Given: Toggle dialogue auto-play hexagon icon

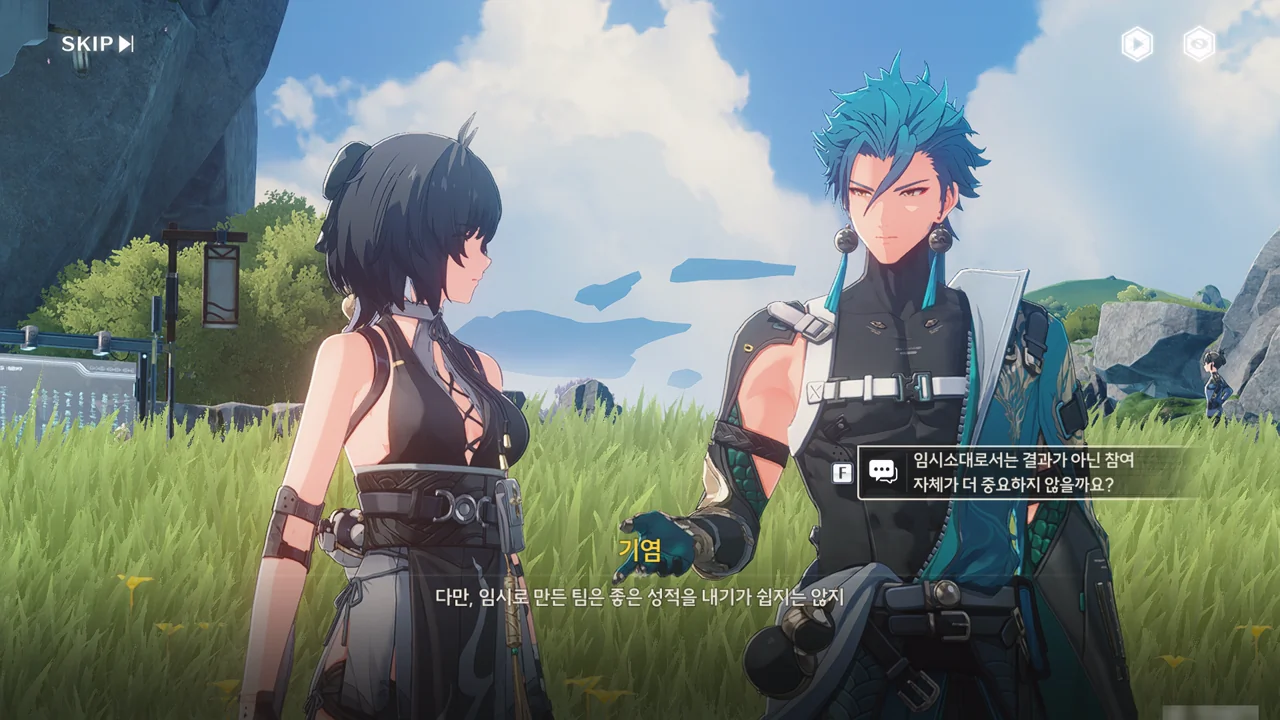Looking at the screenshot, I should (x=1137, y=44).
